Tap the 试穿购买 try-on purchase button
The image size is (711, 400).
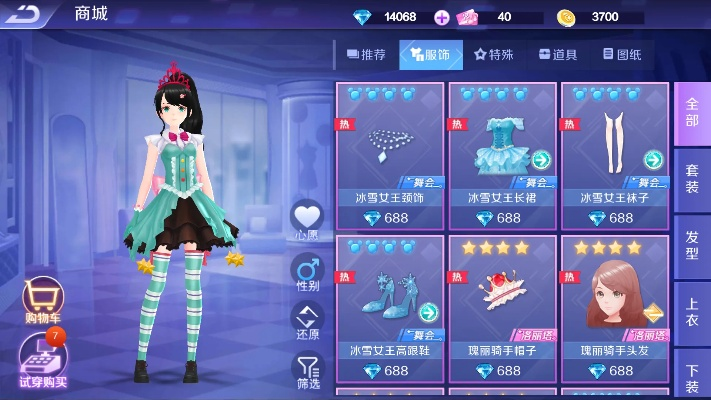pyautogui.click(x=42, y=358)
